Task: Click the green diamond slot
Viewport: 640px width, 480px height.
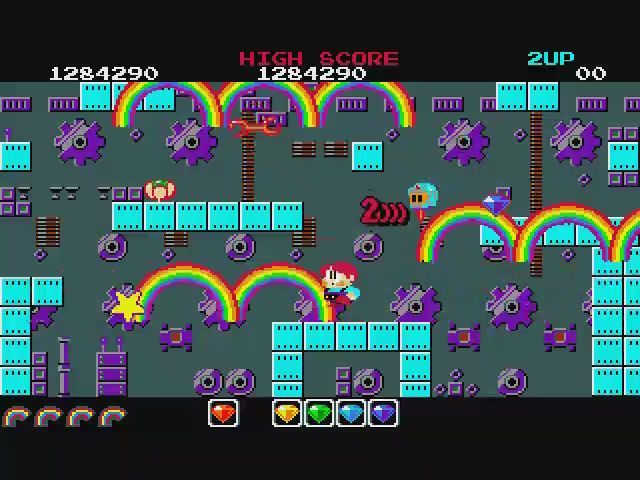Action: [319, 413]
